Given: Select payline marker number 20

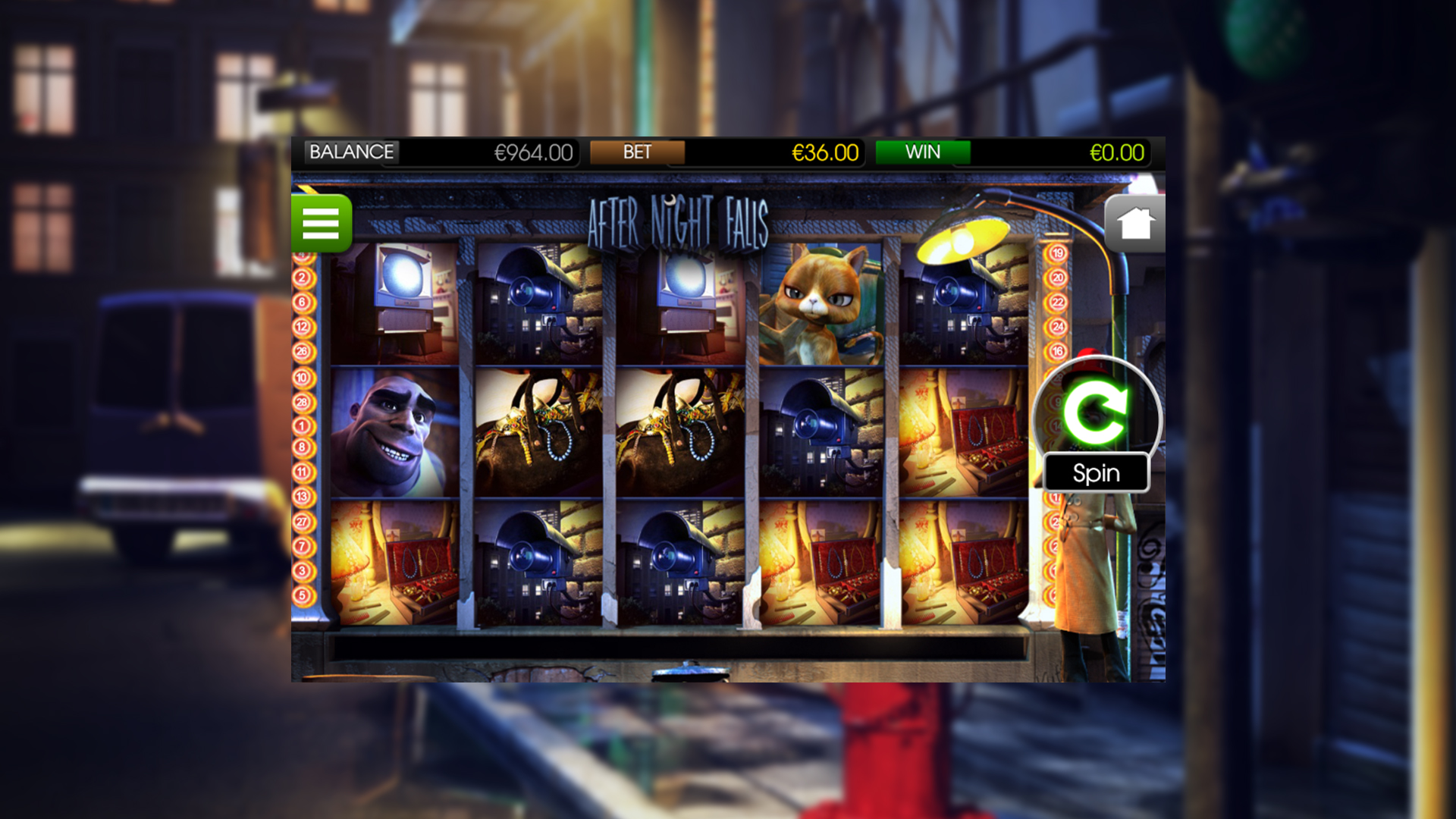Looking at the screenshot, I should (x=1057, y=278).
